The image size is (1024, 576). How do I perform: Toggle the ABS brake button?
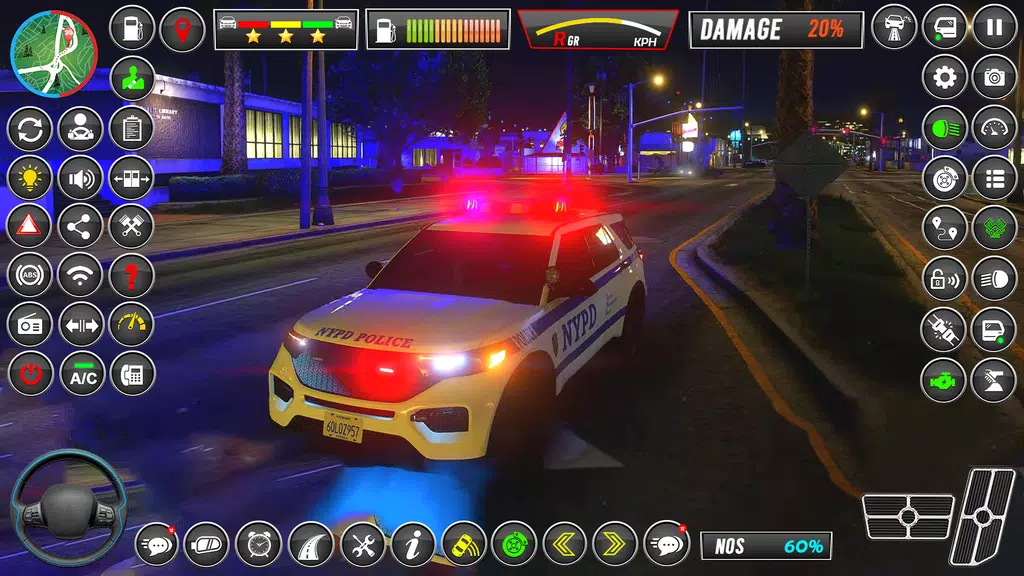[x=29, y=275]
